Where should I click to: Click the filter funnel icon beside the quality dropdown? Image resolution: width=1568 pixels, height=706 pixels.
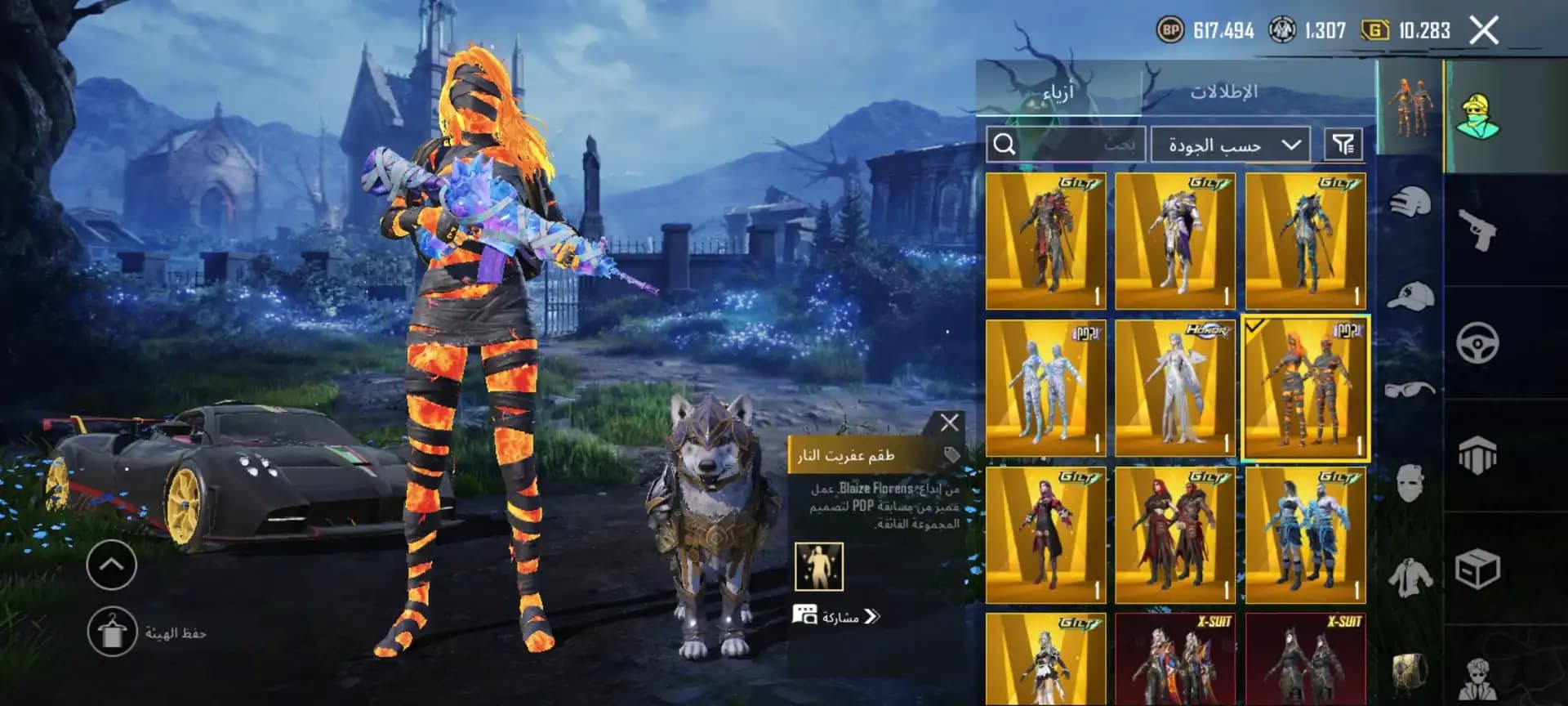pos(1345,144)
